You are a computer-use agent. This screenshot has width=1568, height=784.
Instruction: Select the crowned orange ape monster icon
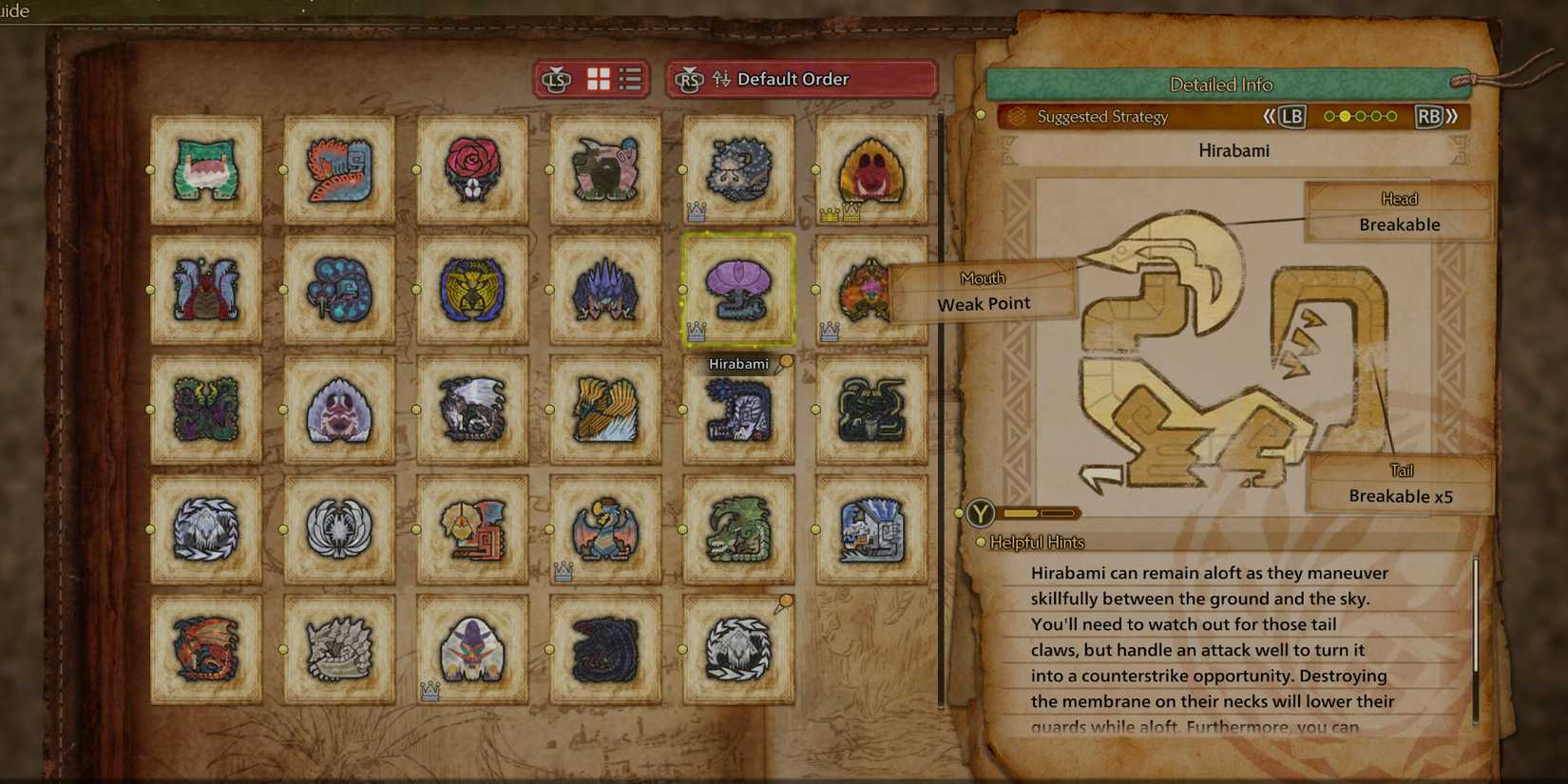point(871,169)
